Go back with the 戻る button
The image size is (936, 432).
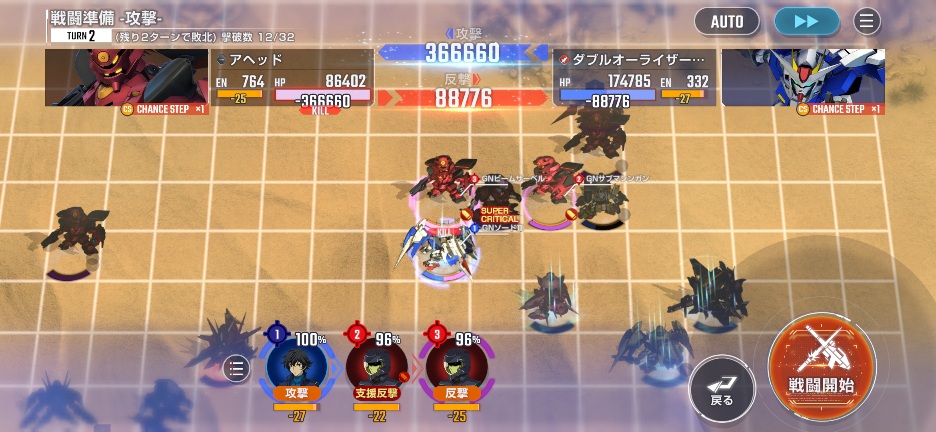722,387
